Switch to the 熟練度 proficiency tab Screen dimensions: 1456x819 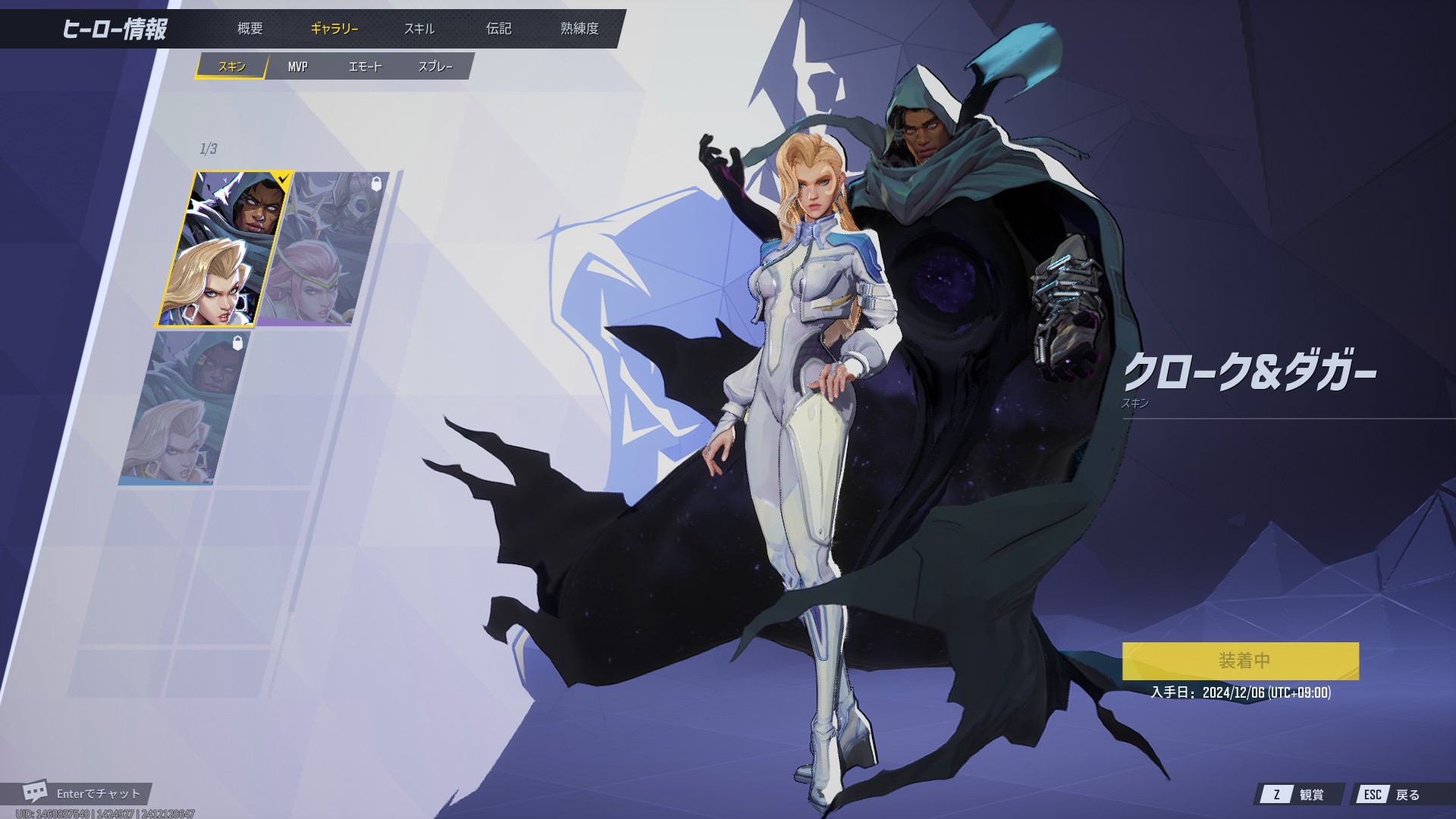579,29
